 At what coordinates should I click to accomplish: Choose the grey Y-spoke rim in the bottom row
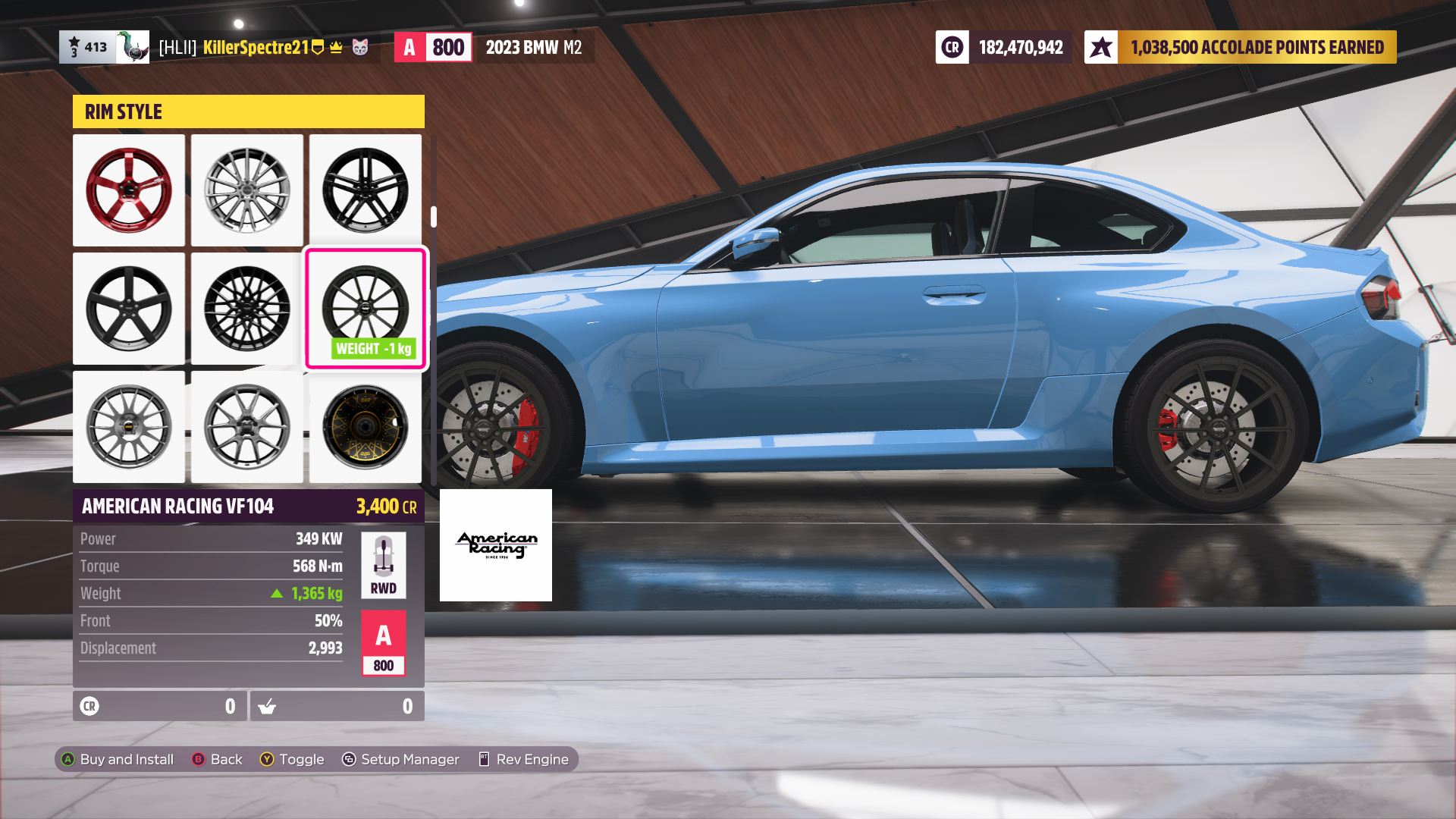pyautogui.click(x=247, y=427)
